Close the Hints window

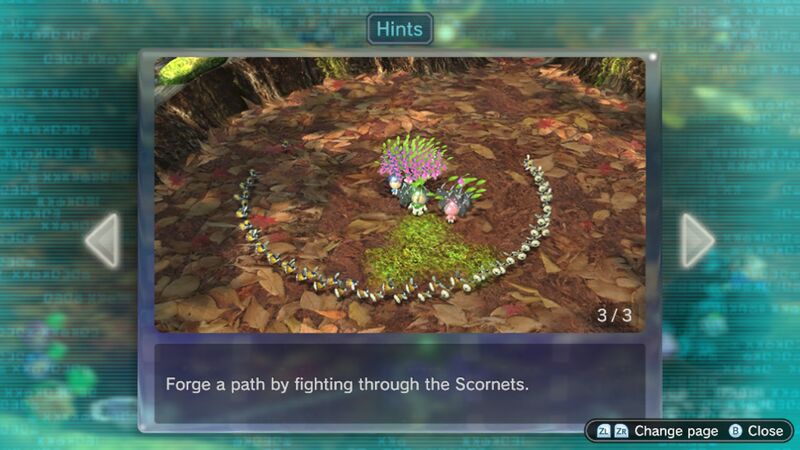click(756, 431)
